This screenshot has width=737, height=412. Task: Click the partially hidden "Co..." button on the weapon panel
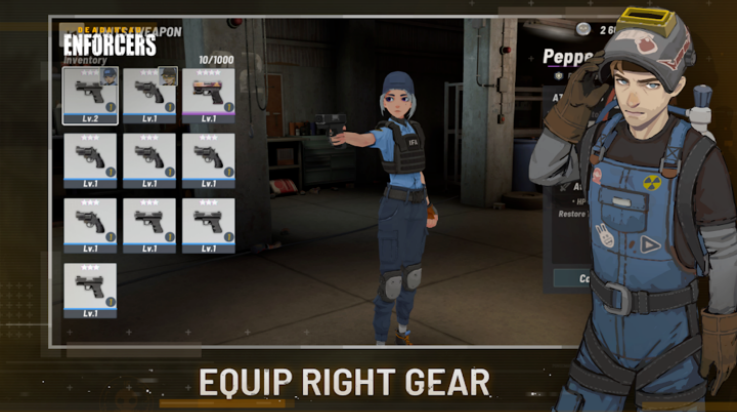(x=571, y=278)
